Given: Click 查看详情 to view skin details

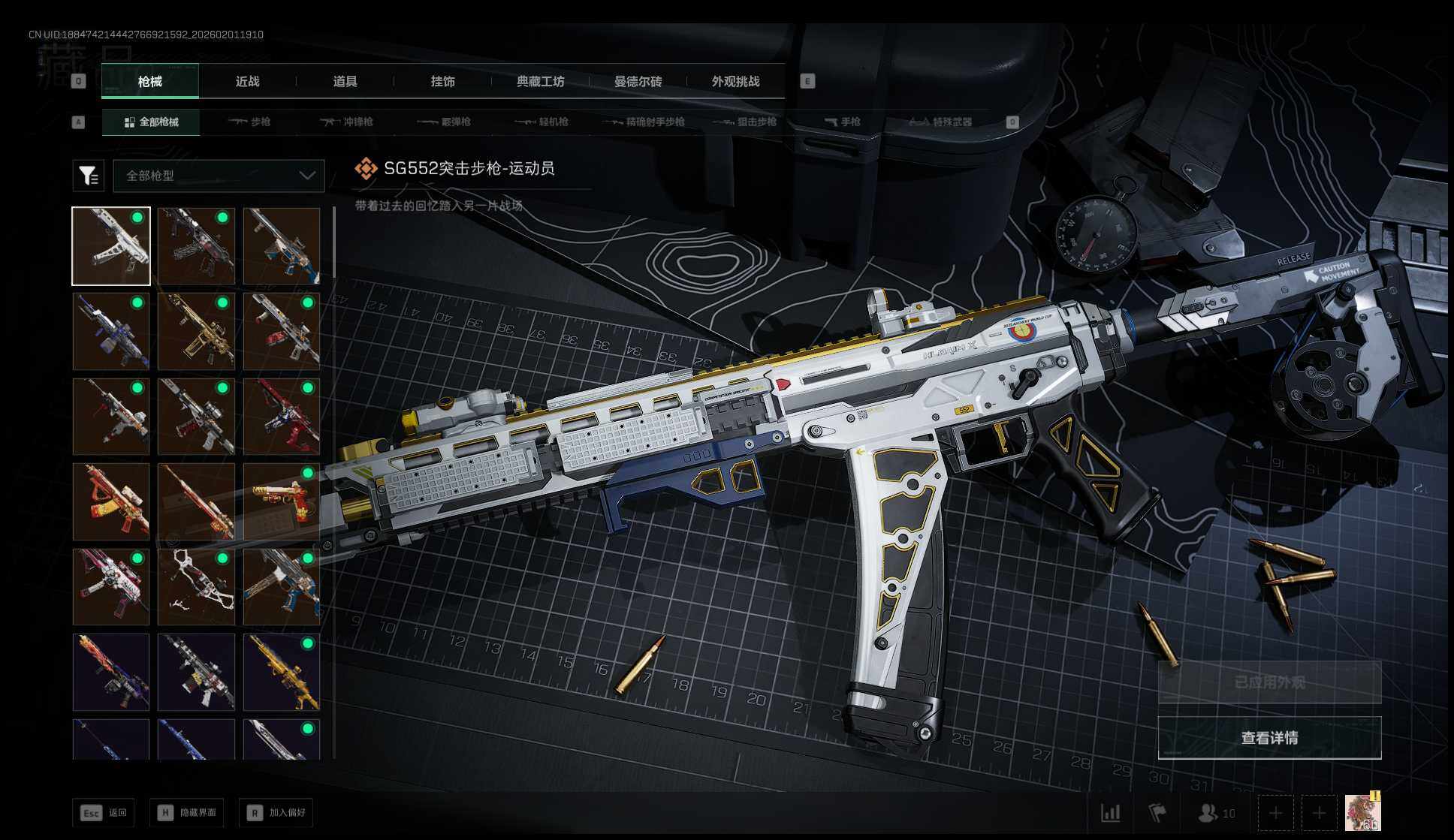Looking at the screenshot, I should point(1269,738).
